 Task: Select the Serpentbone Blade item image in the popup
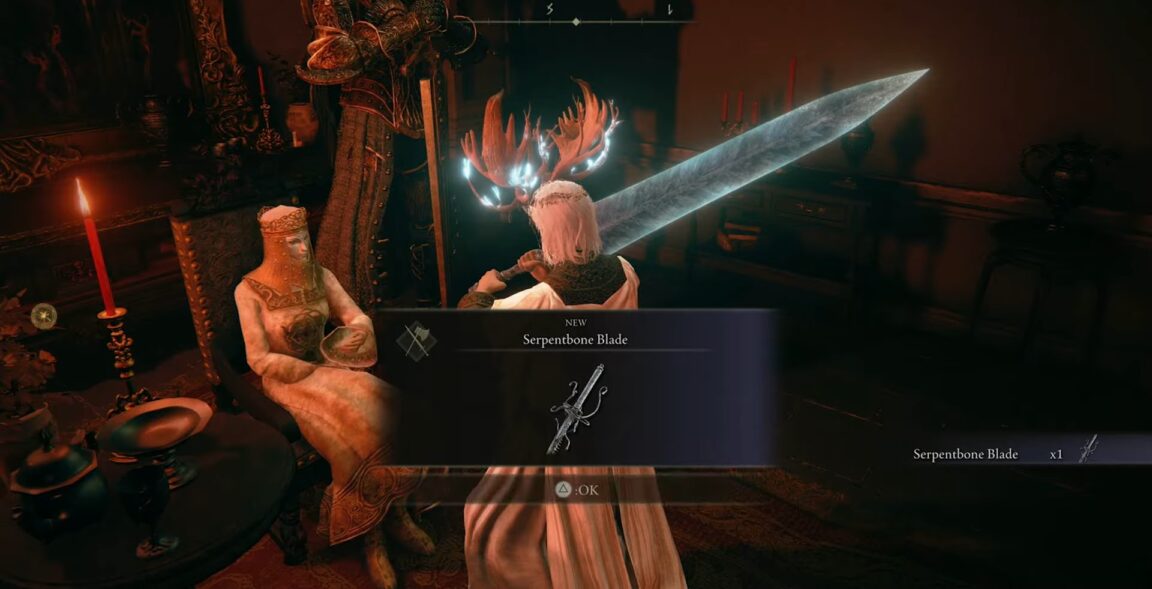pyautogui.click(x=577, y=408)
